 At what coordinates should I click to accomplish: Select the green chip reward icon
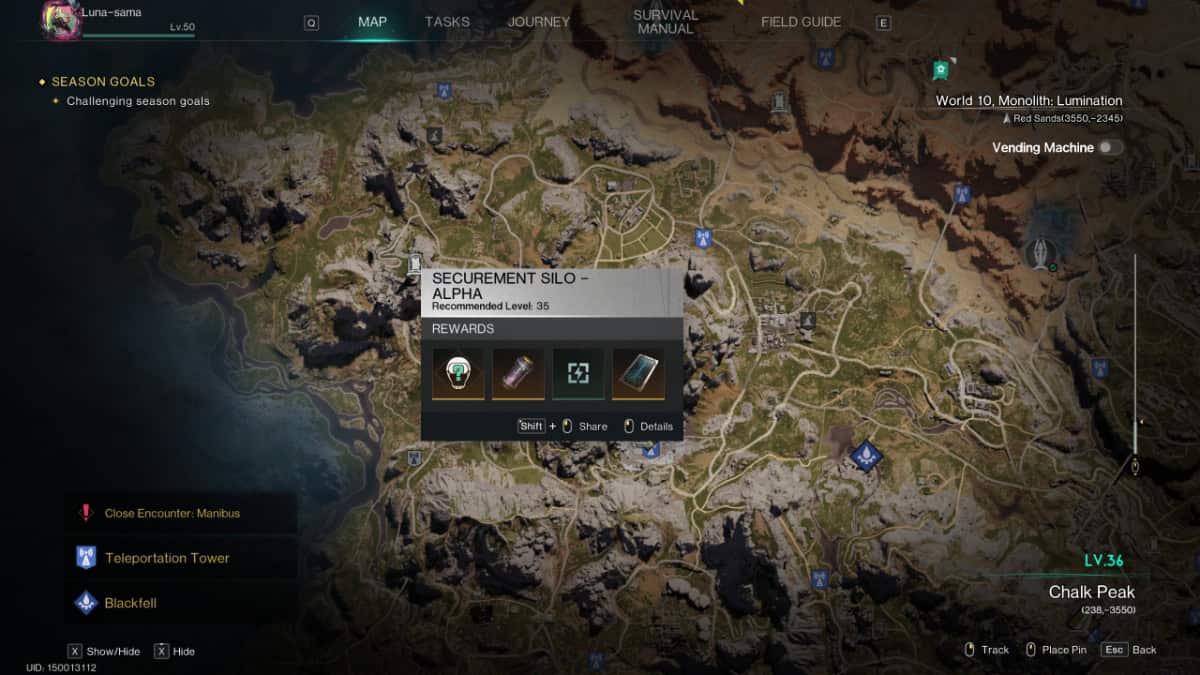[578, 373]
